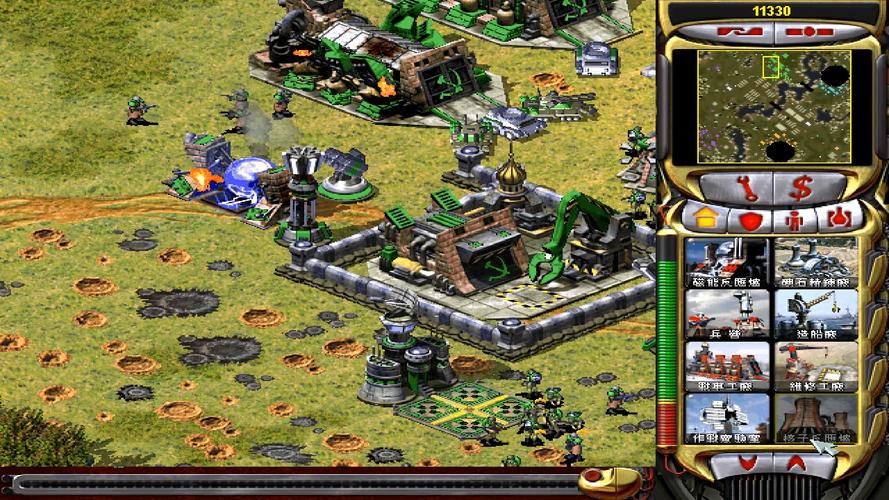
Task: Switch to the buildings tab with the house icon
Action: click(x=703, y=217)
